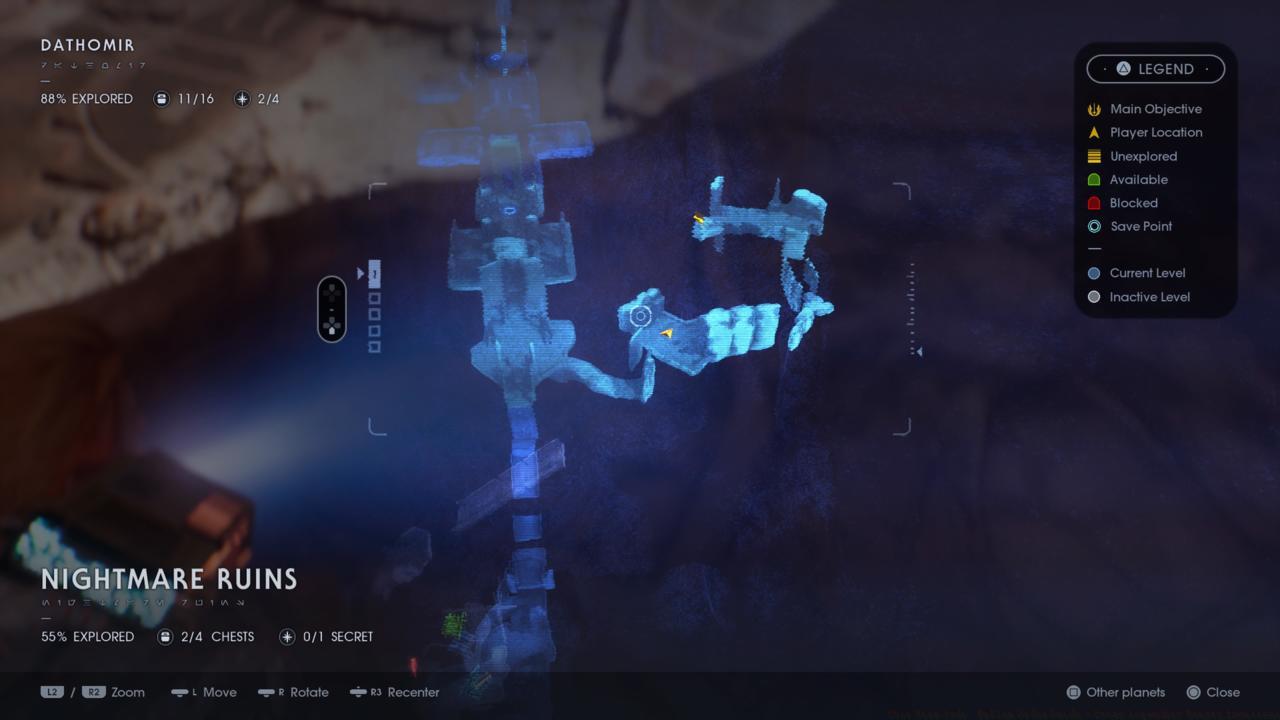The height and width of the screenshot is (720, 1280).
Task: Click the chest icon beside the 11/16 counter
Action: pos(160,98)
